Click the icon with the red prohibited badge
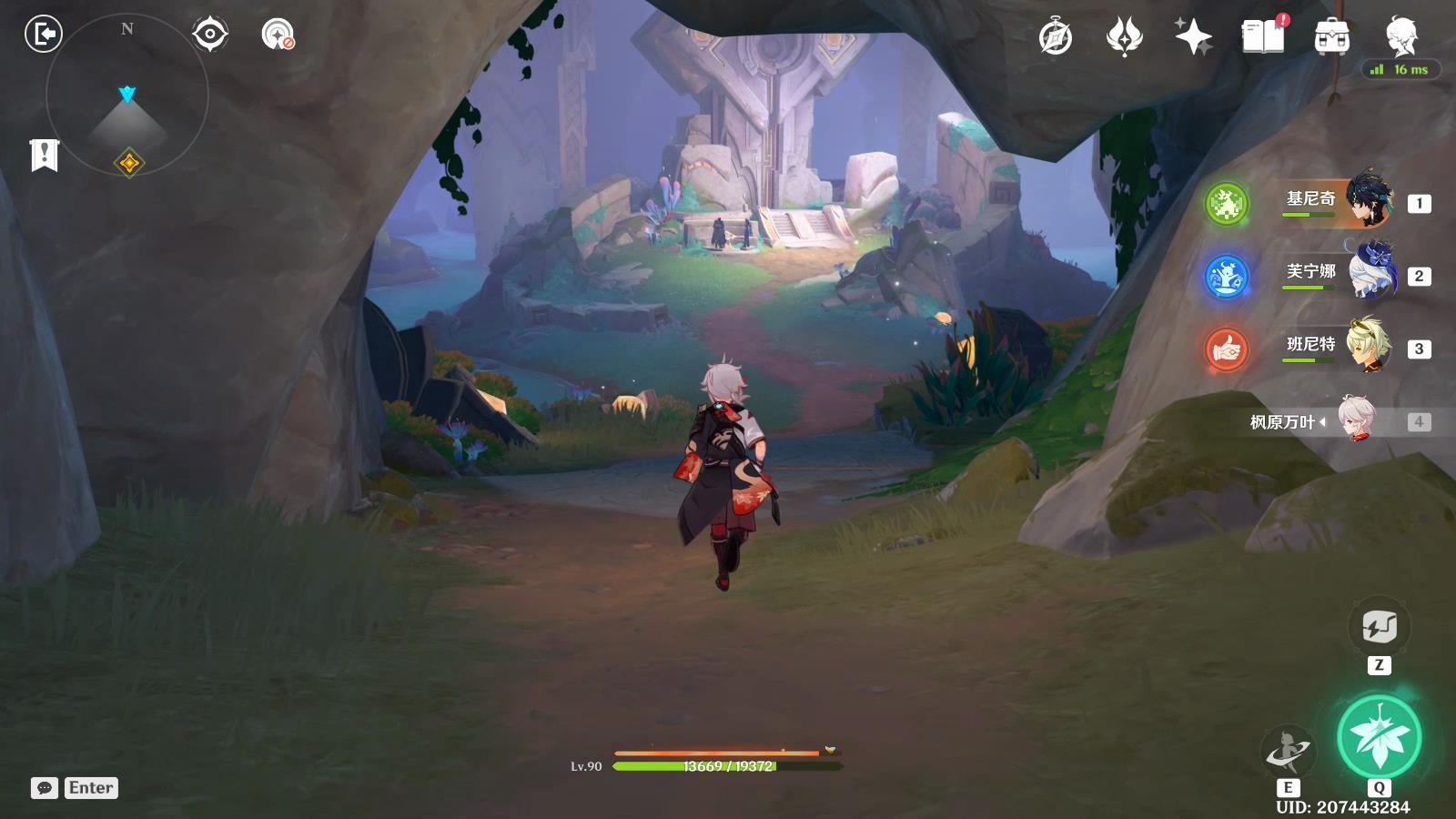This screenshot has height=819, width=1456. pos(278,35)
